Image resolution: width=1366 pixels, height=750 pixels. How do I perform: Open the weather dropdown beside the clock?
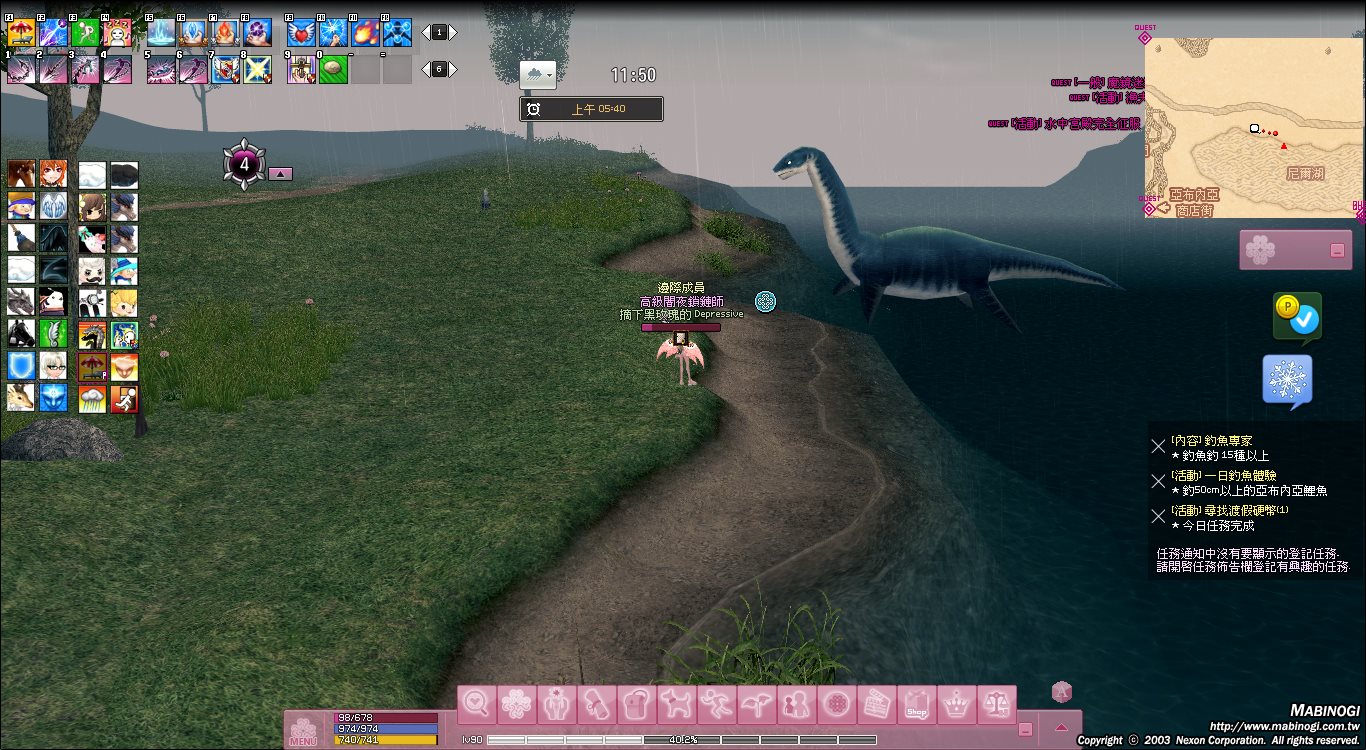point(538,75)
